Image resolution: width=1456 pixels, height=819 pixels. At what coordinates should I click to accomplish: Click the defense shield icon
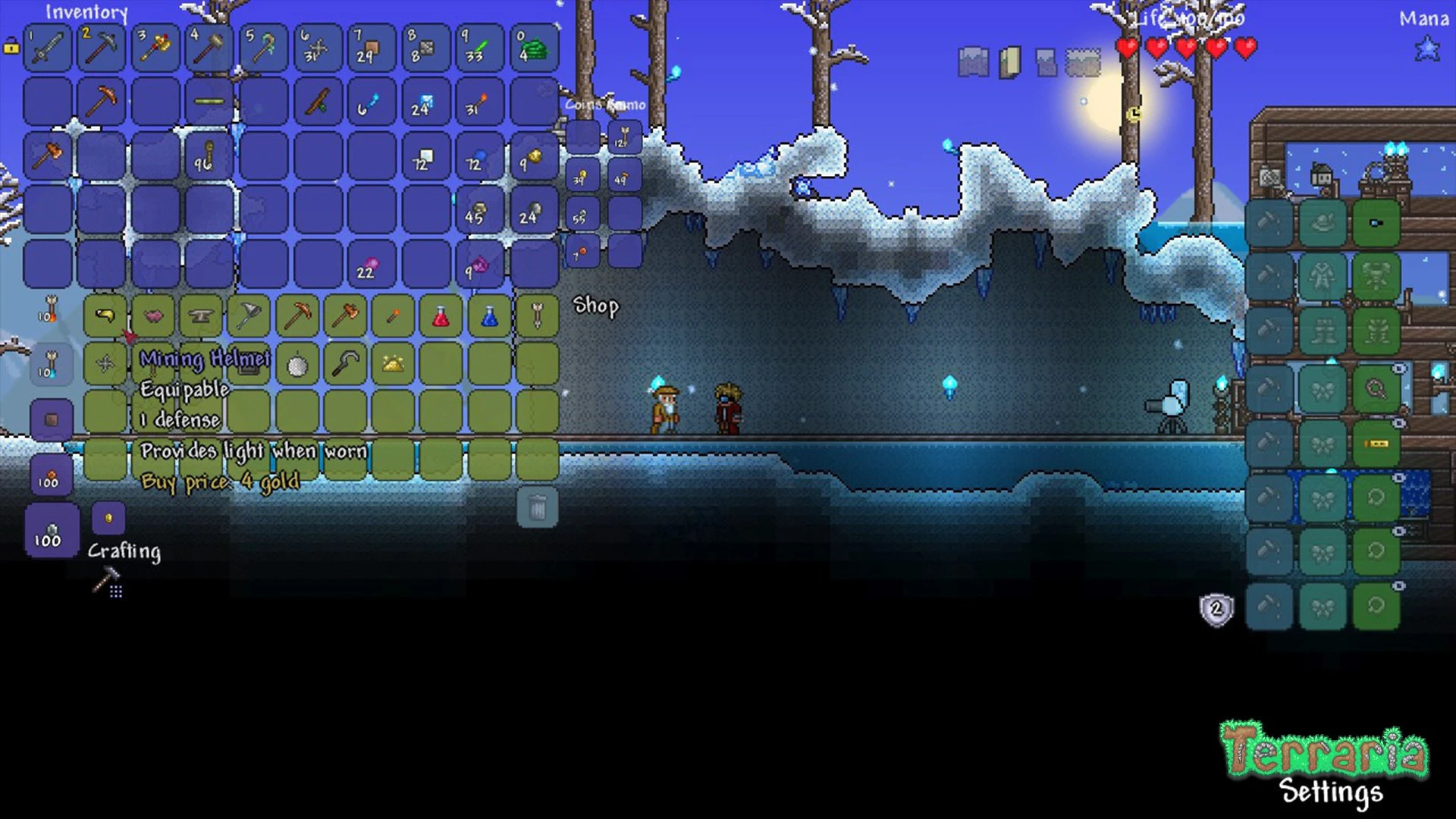tap(1216, 609)
